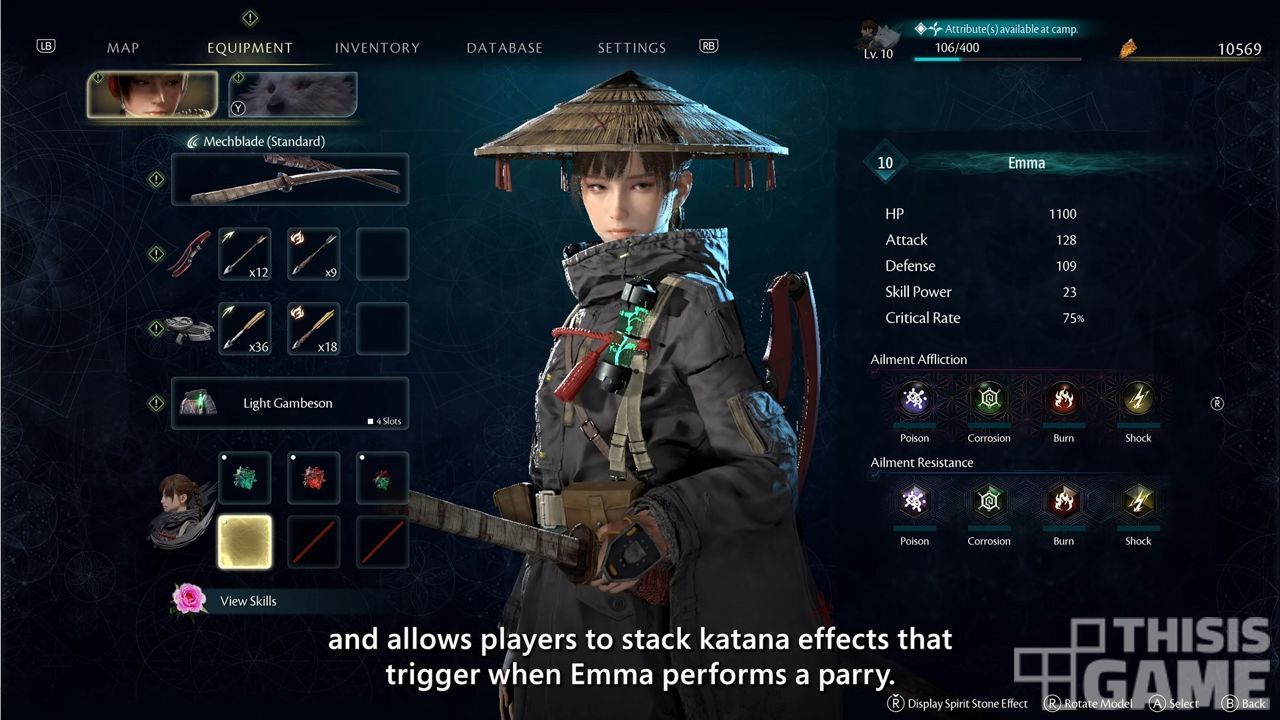The image size is (1280, 720).
Task: Choose the fire bolt slot with x18
Action: (x=314, y=328)
